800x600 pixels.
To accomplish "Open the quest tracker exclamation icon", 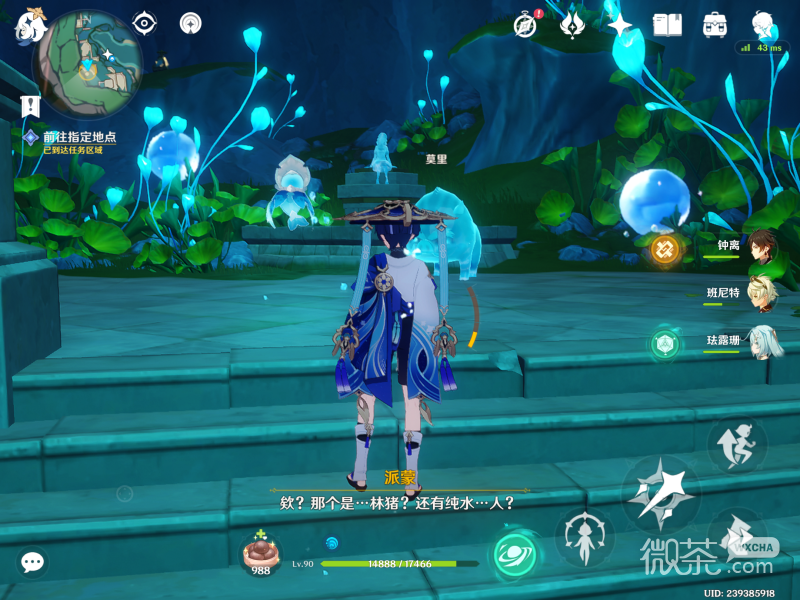I will coord(30,104).
